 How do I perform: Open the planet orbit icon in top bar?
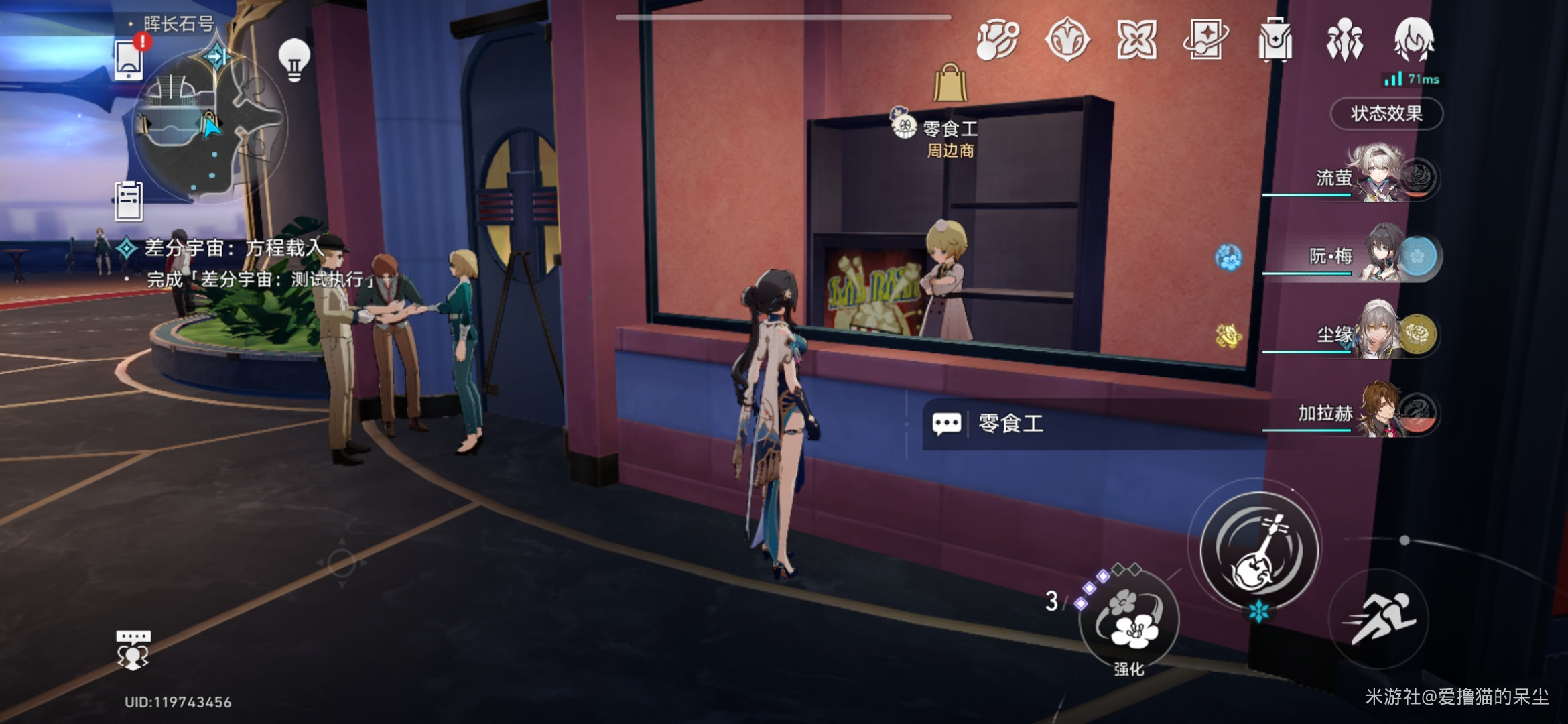[x=998, y=40]
